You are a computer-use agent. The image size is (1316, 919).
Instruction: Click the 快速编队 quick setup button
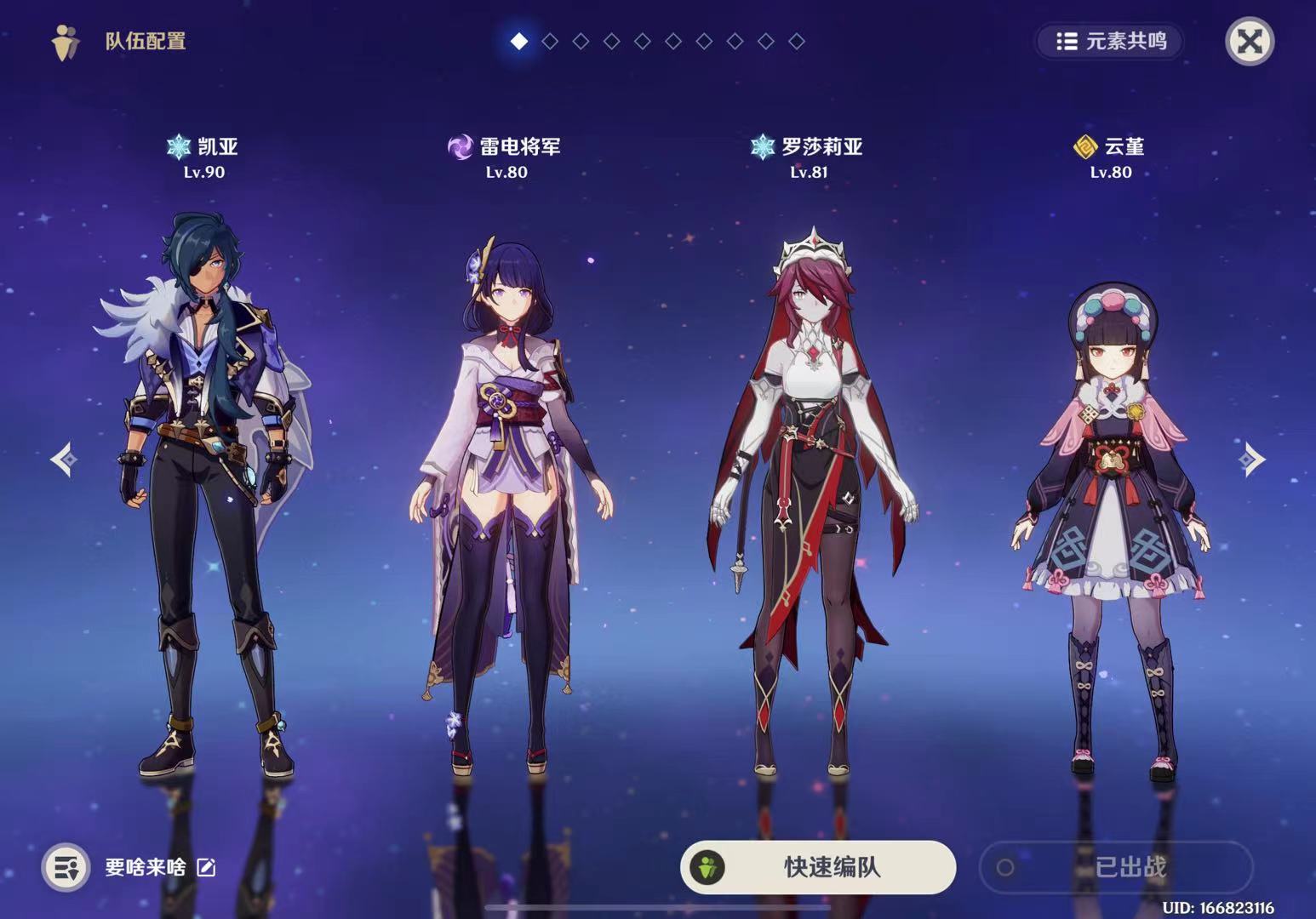818,867
